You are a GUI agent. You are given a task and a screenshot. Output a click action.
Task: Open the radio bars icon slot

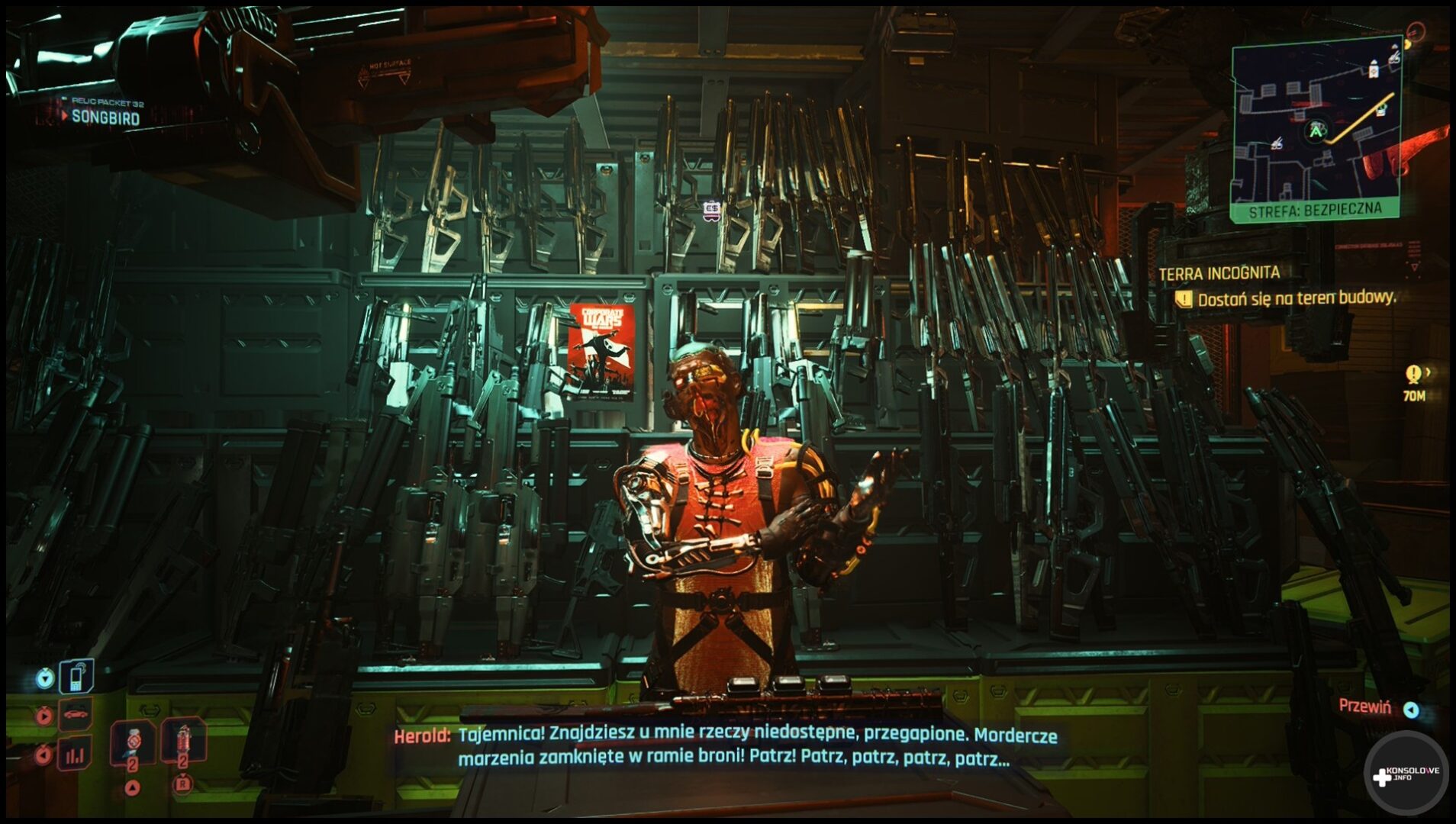(75, 755)
